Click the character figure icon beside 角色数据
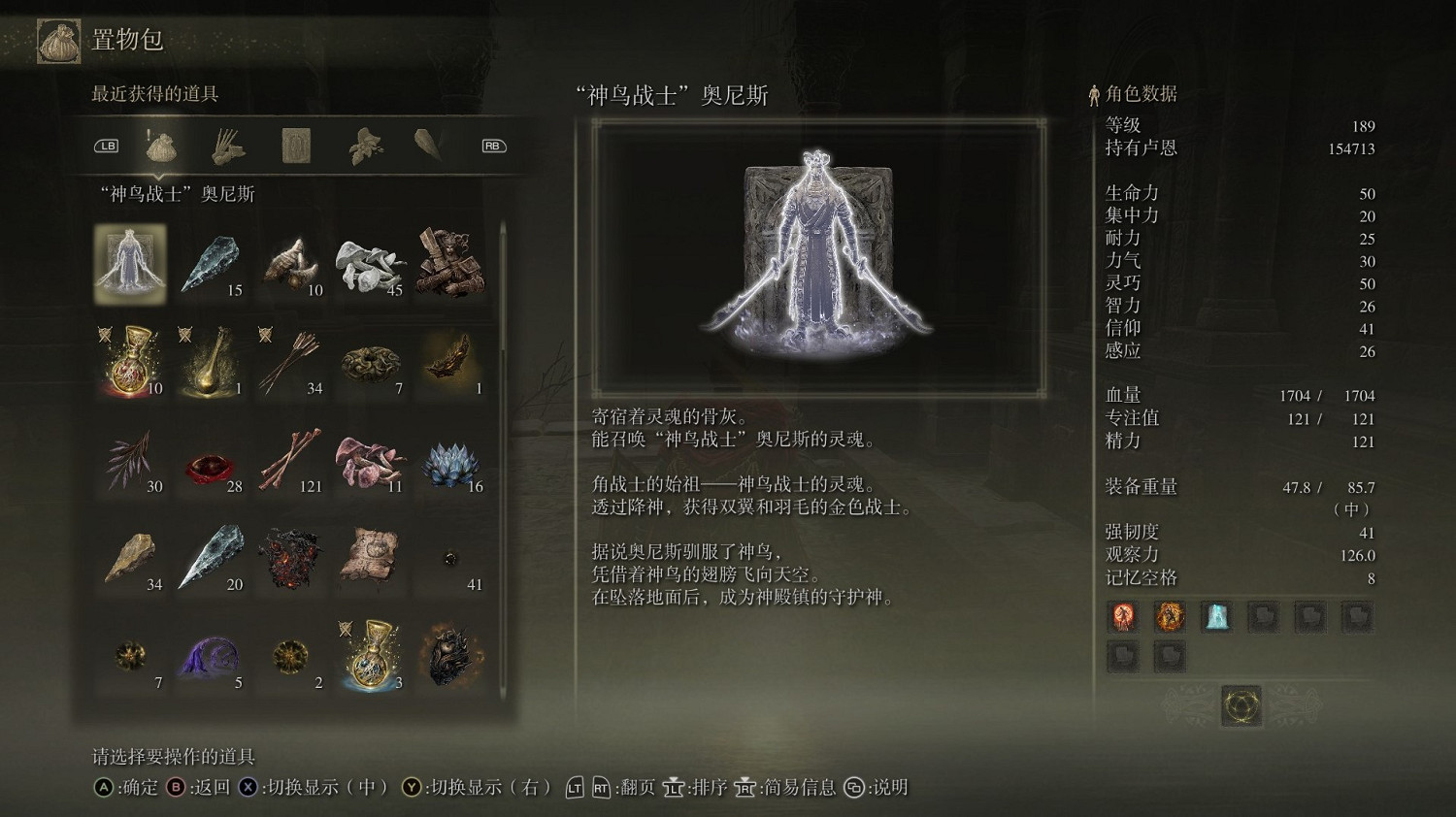Image resolution: width=1456 pixels, height=817 pixels. click(x=1094, y=94)
